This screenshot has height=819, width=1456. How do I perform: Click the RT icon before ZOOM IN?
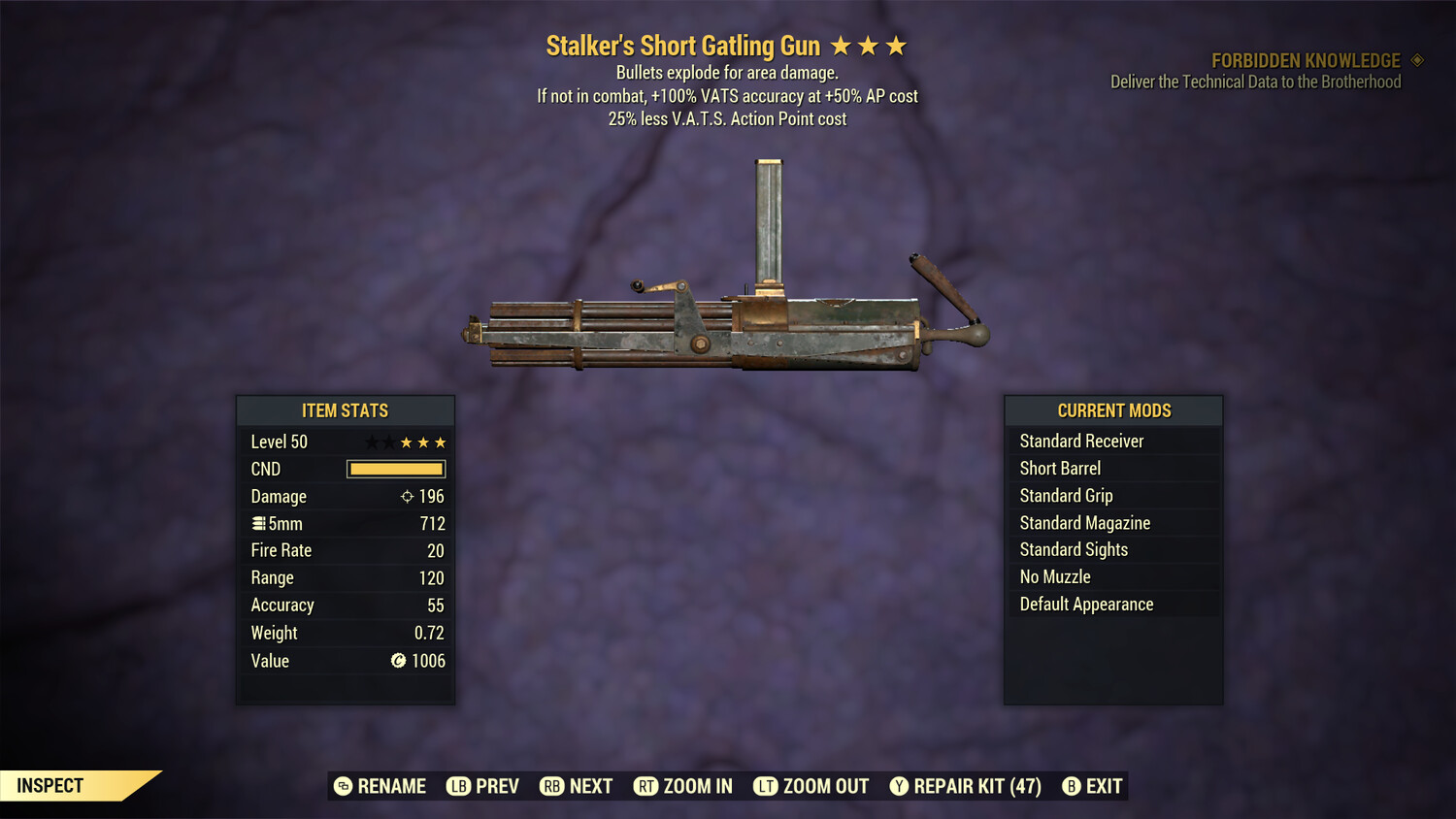[x=645, y=786]
